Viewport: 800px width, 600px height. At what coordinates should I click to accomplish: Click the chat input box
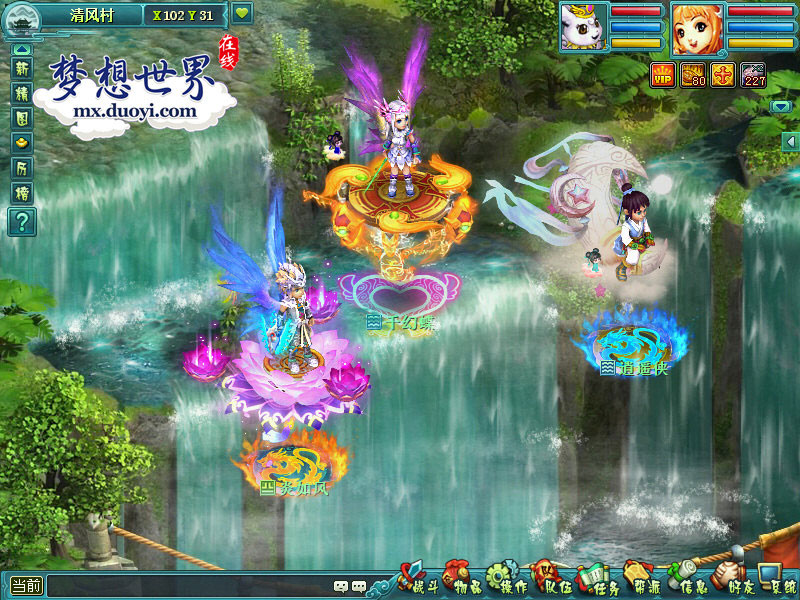(x=188, y=587)
